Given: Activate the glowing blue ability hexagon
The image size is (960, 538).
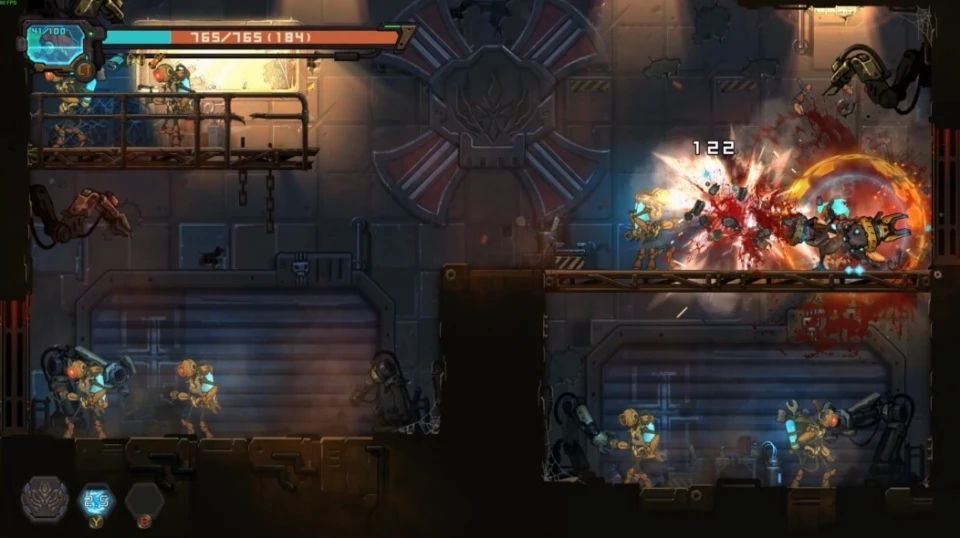Looking at the screenshot, I should (97, 500).
